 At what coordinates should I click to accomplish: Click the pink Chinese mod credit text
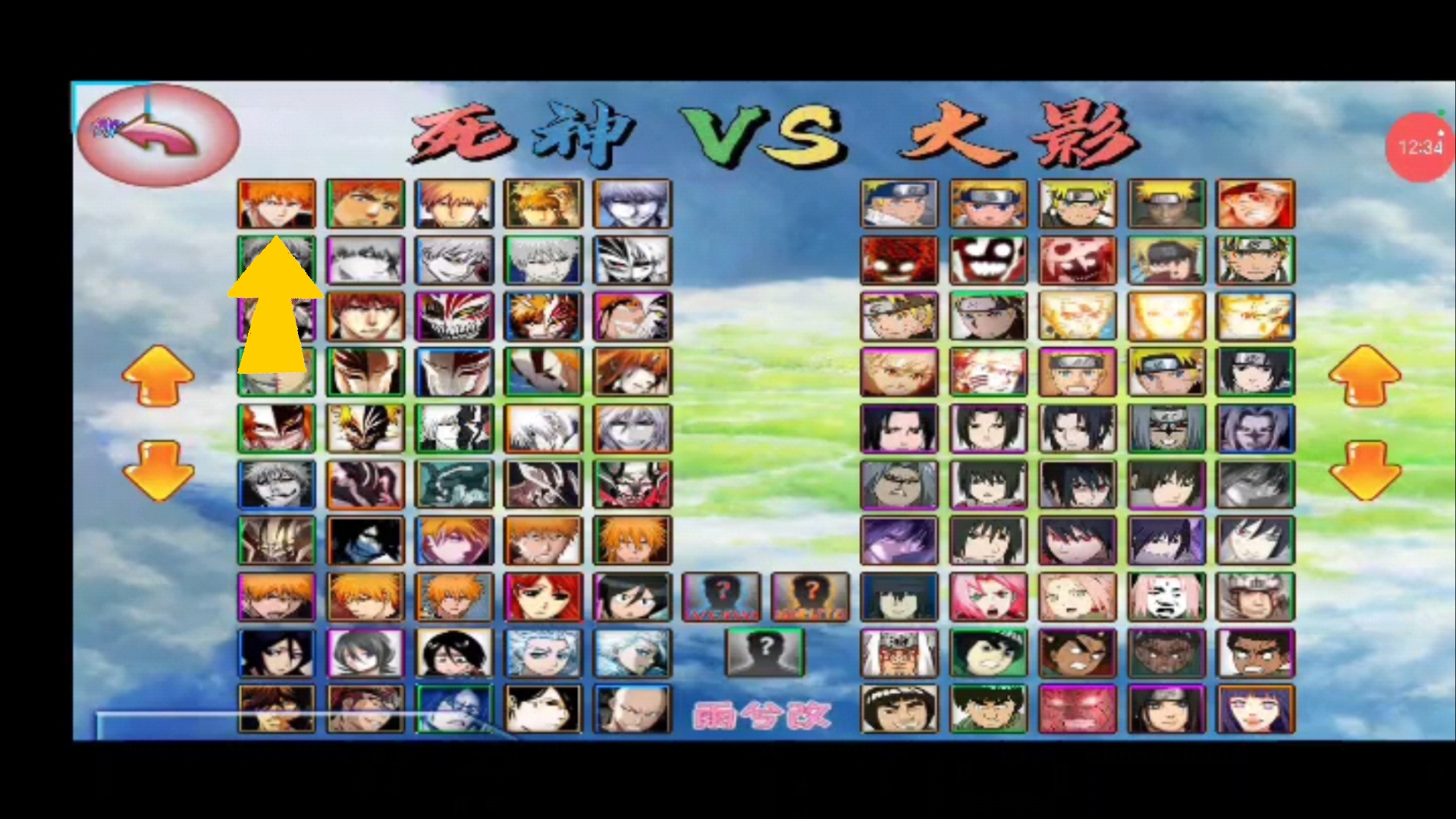(761, 714)
